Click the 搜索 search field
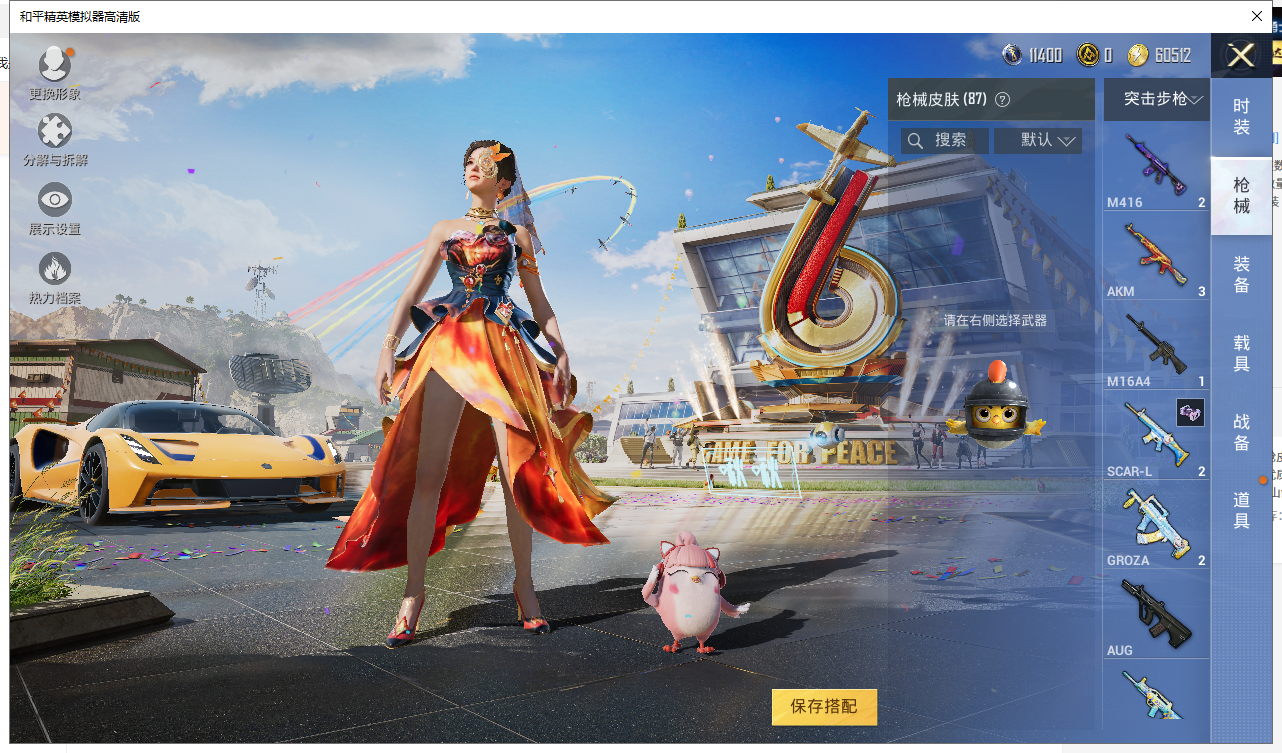The width and height of the screenshot is (1282, 753). 944,140
